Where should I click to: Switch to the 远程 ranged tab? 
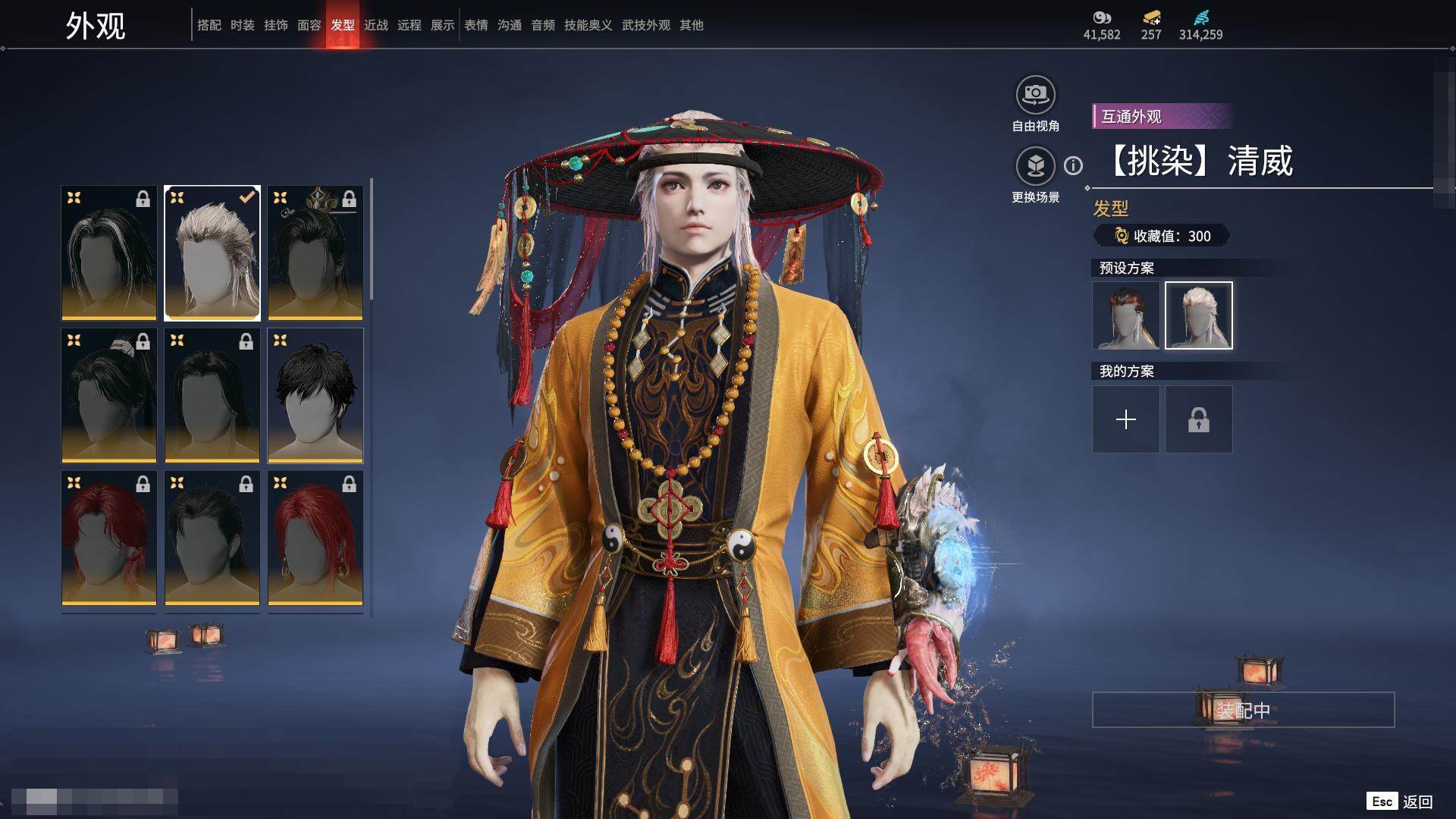pyautogui.click(x=409, y=25)
